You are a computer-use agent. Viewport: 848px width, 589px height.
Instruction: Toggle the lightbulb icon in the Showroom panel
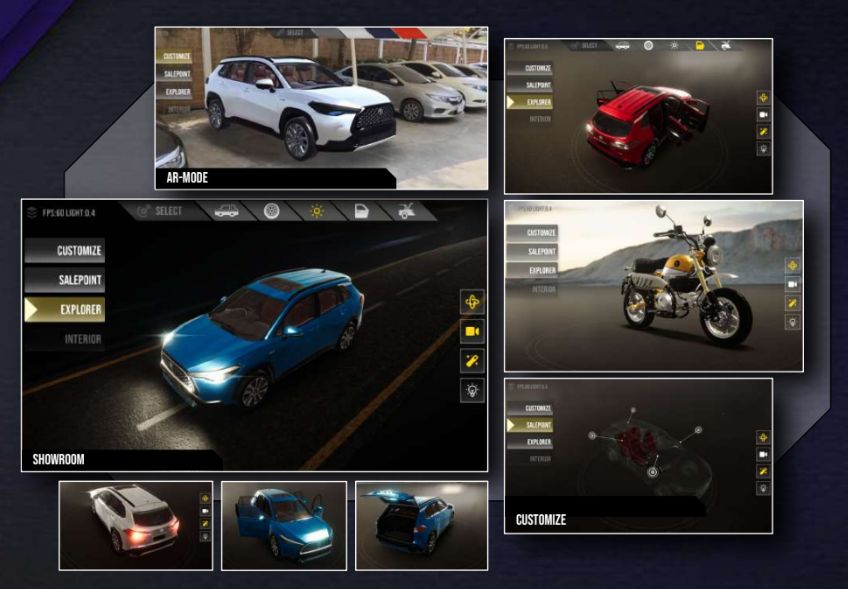(x=472, y=390)
